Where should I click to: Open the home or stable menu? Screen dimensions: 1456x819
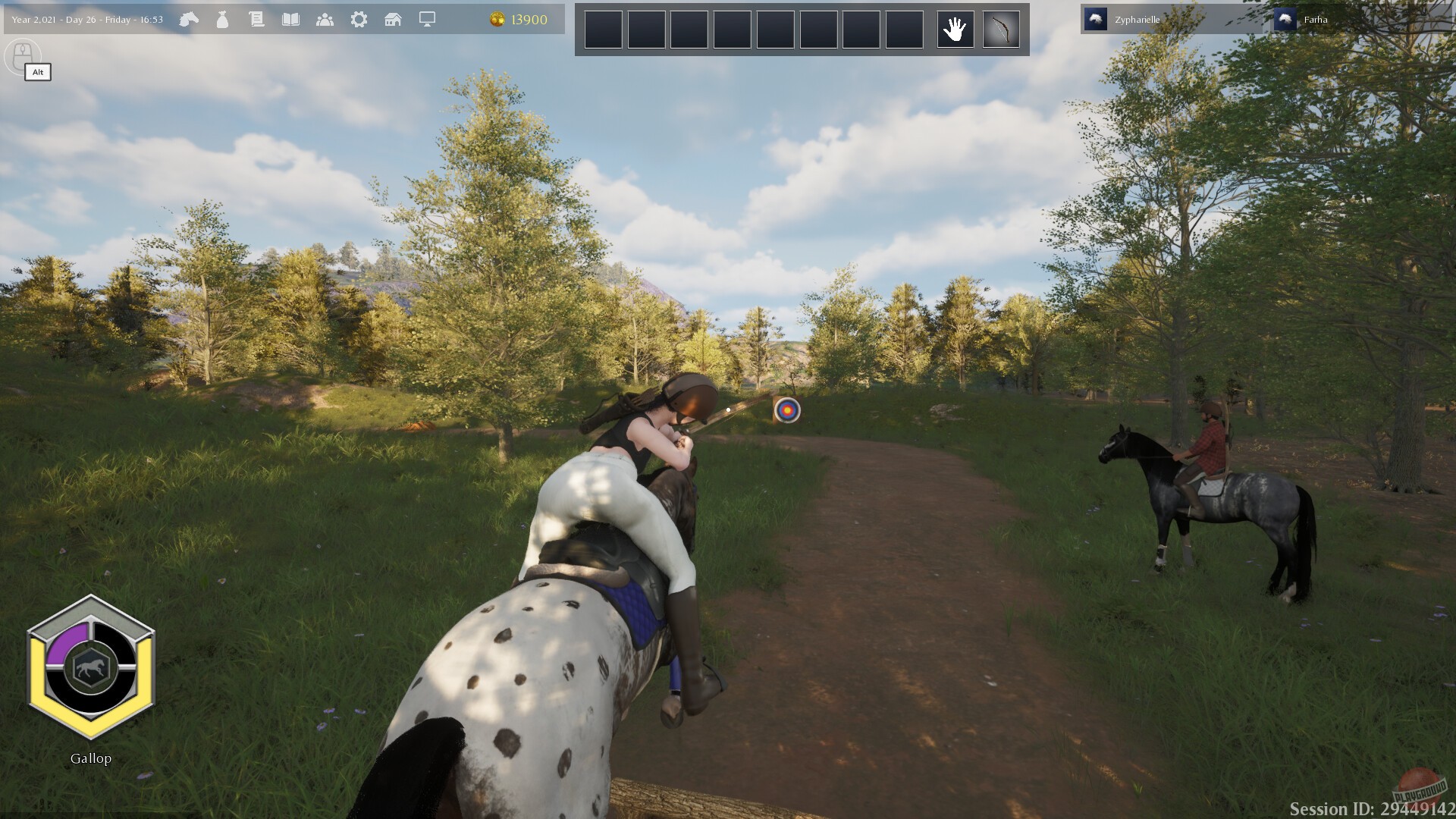tap(393, 20)
